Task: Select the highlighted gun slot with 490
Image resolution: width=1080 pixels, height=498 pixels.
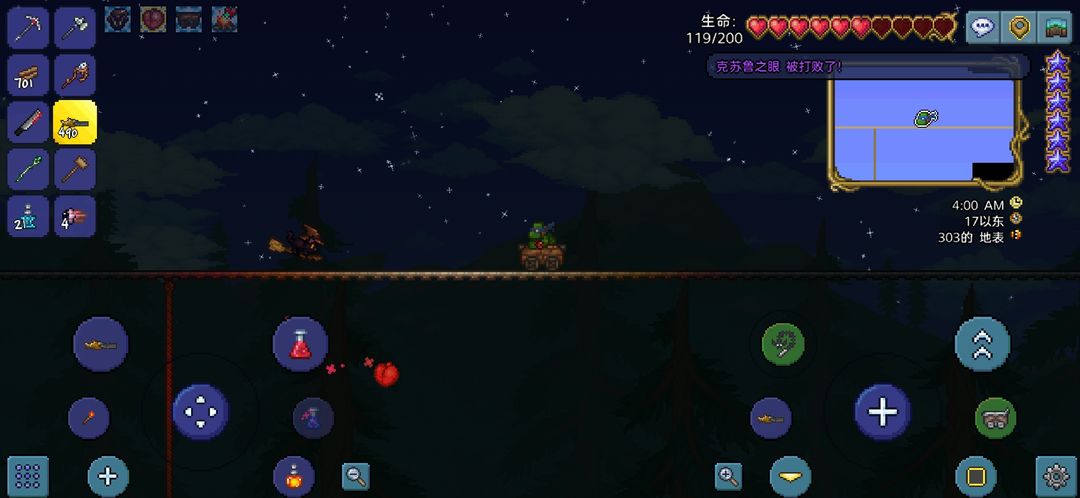Action: [75, 122]
